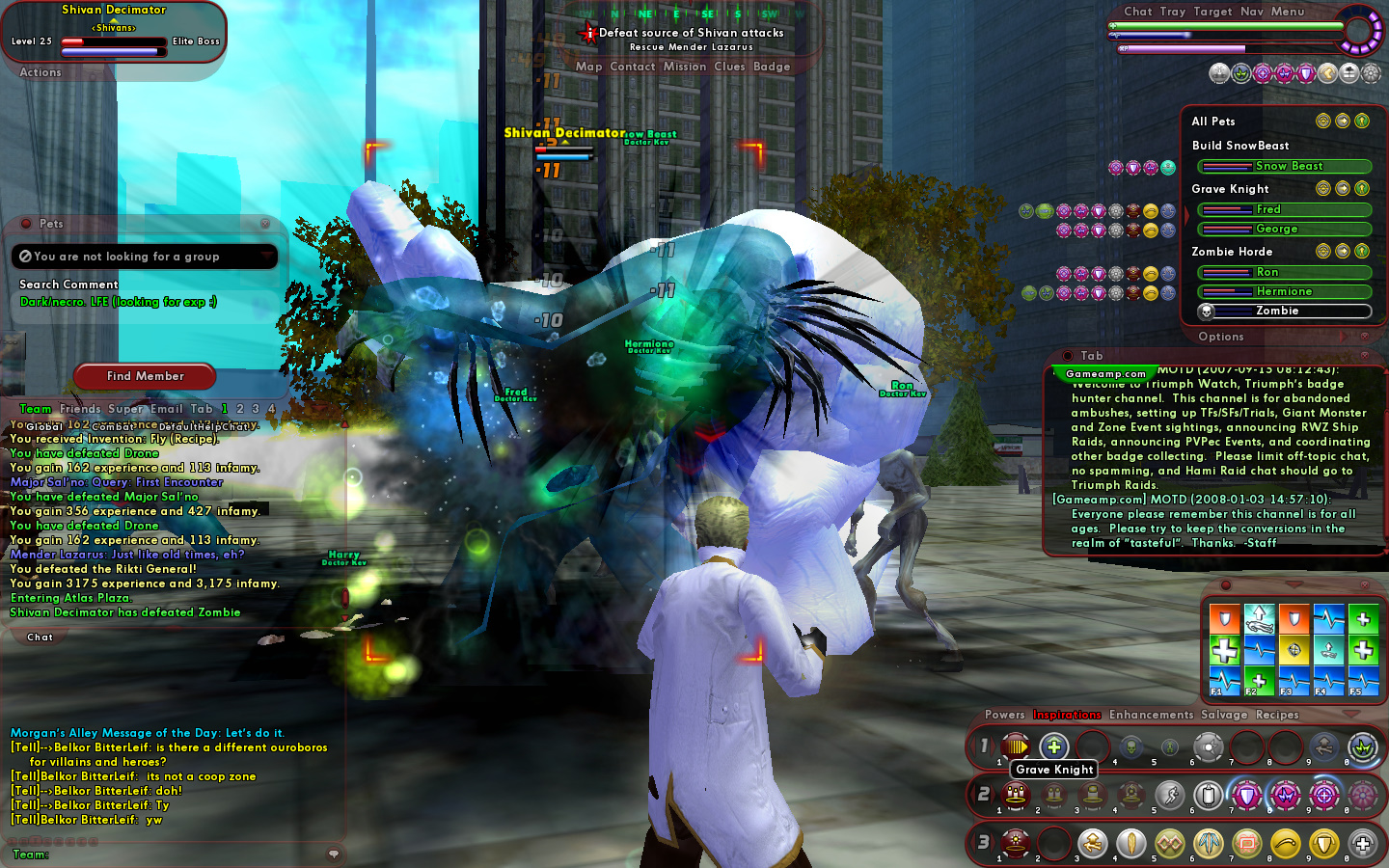Open the Salvage tab
Viewport: 1389px width, 868px height.
(1224, 715)
